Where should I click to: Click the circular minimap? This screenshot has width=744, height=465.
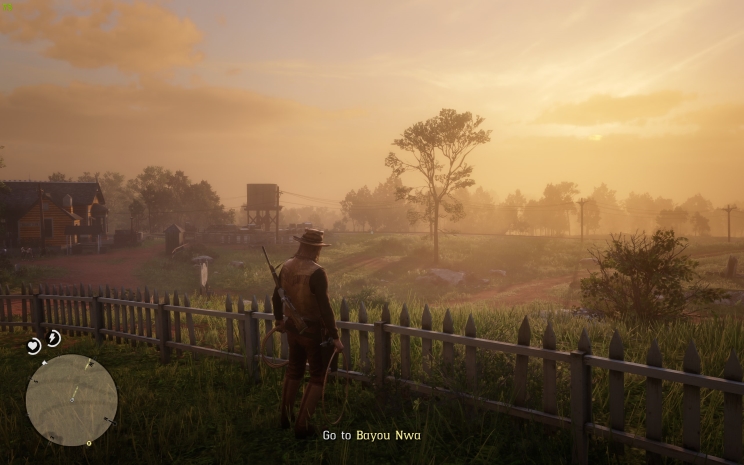coord(71,399)
